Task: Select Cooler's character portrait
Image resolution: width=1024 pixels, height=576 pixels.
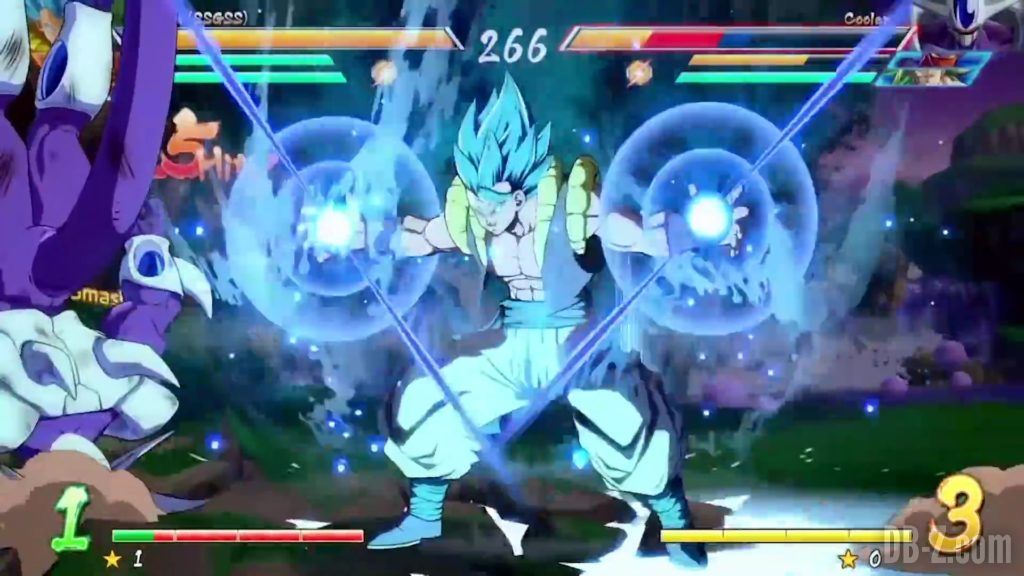Action: point(966,25)
